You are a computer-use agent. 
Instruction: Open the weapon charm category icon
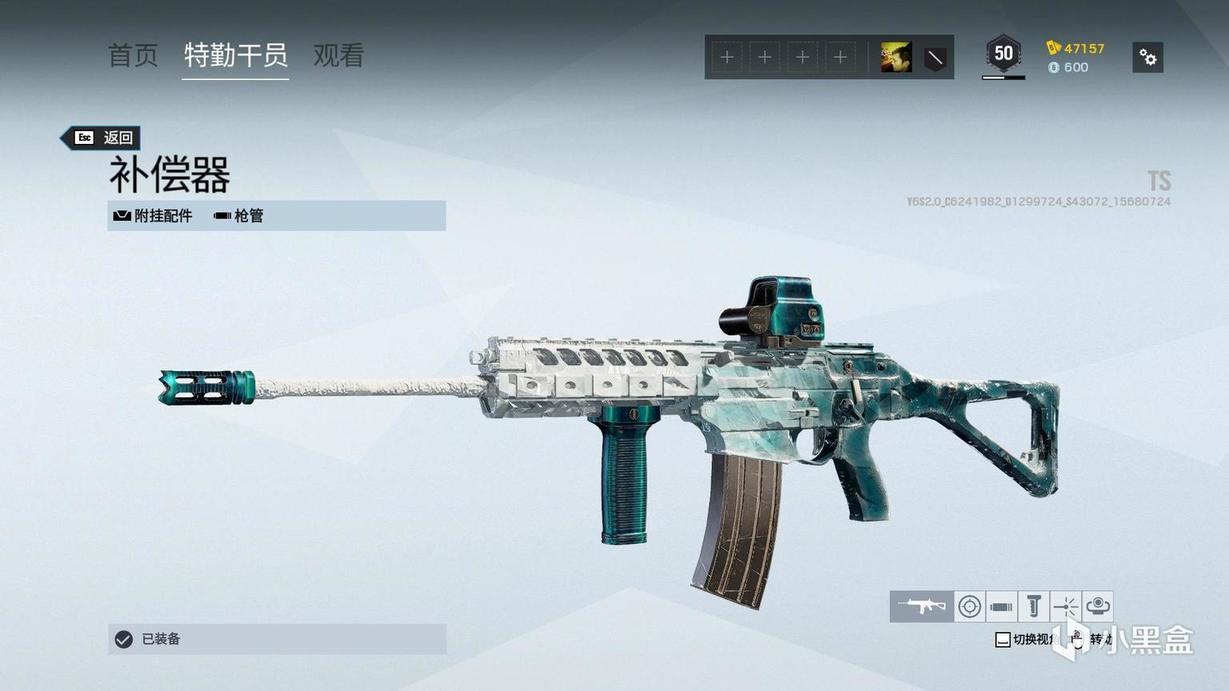[1098, 606]
